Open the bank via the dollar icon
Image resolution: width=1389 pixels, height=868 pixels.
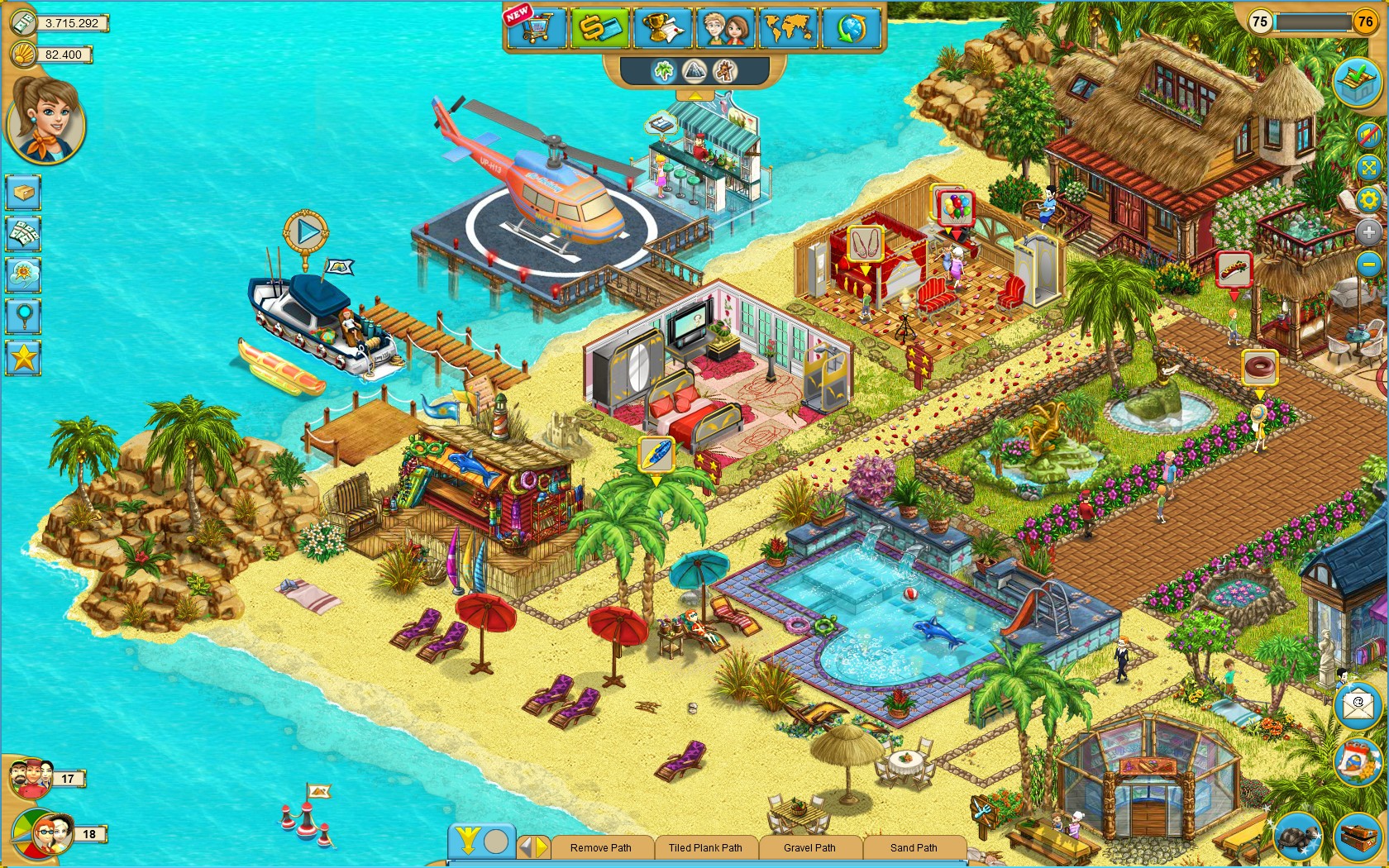point(602,27)
